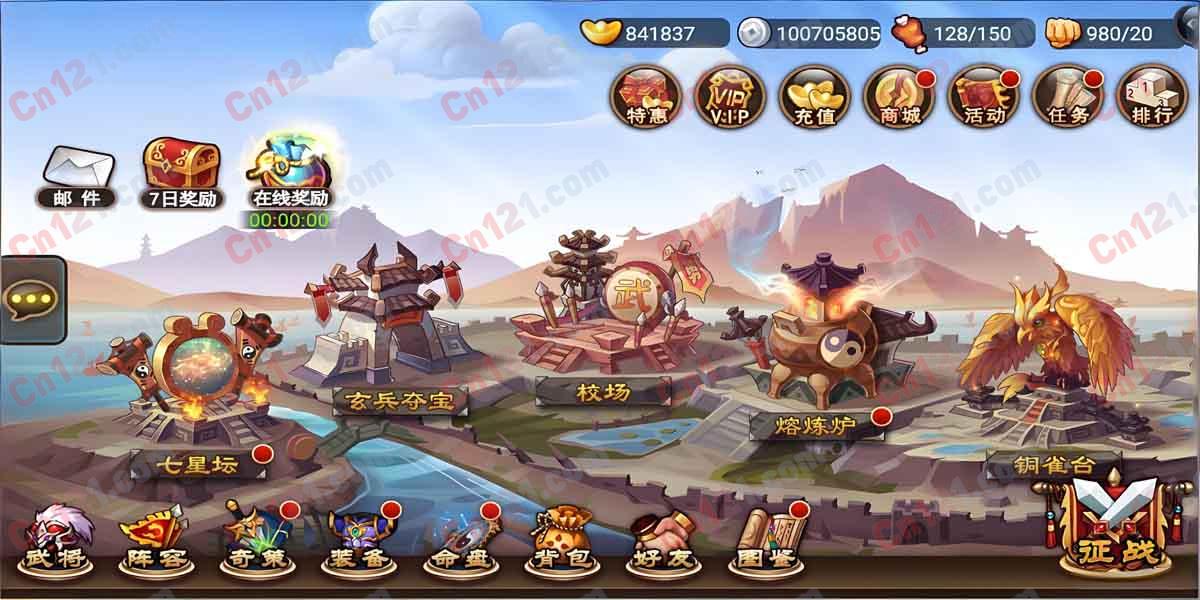The width and height of the screenshot is (1200, 600).
Task: Select the 阵容 lineup button
Action: coord(155,539)
